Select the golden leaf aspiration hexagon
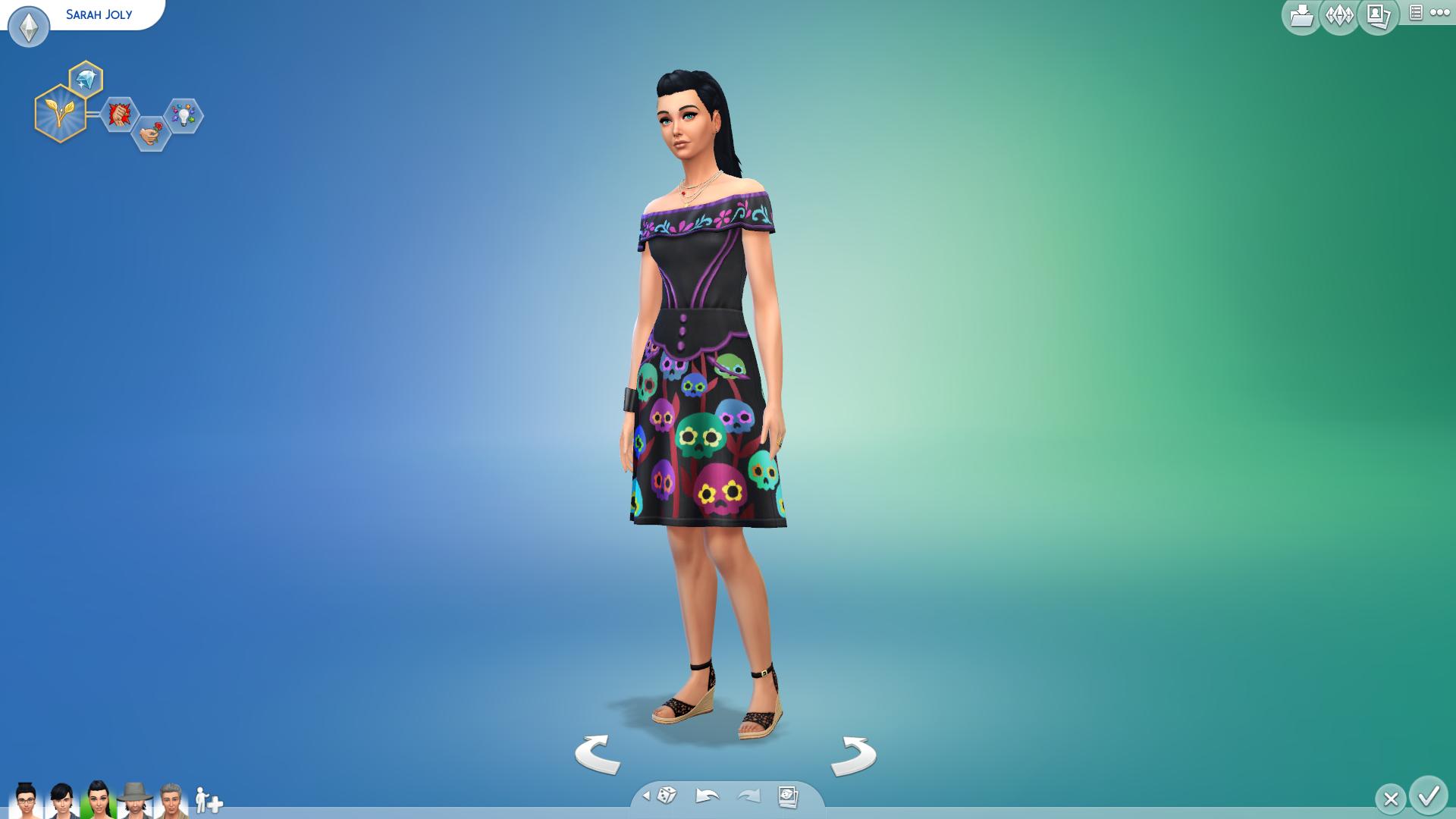Screen dimensions: 1456x819 [60, 114]
